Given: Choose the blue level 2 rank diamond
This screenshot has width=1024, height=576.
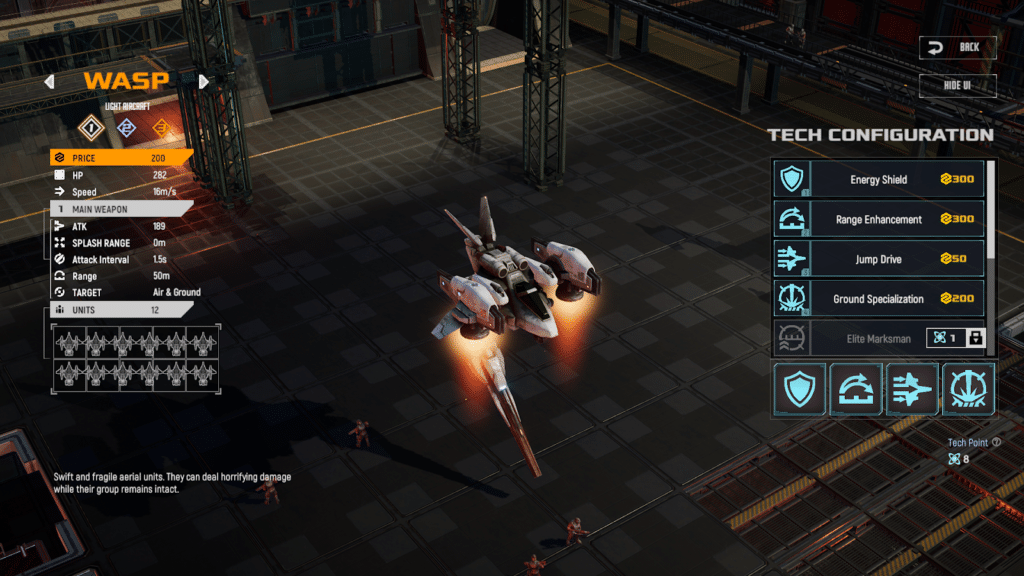Looking at the screenshot, I should tap(127, 128).
